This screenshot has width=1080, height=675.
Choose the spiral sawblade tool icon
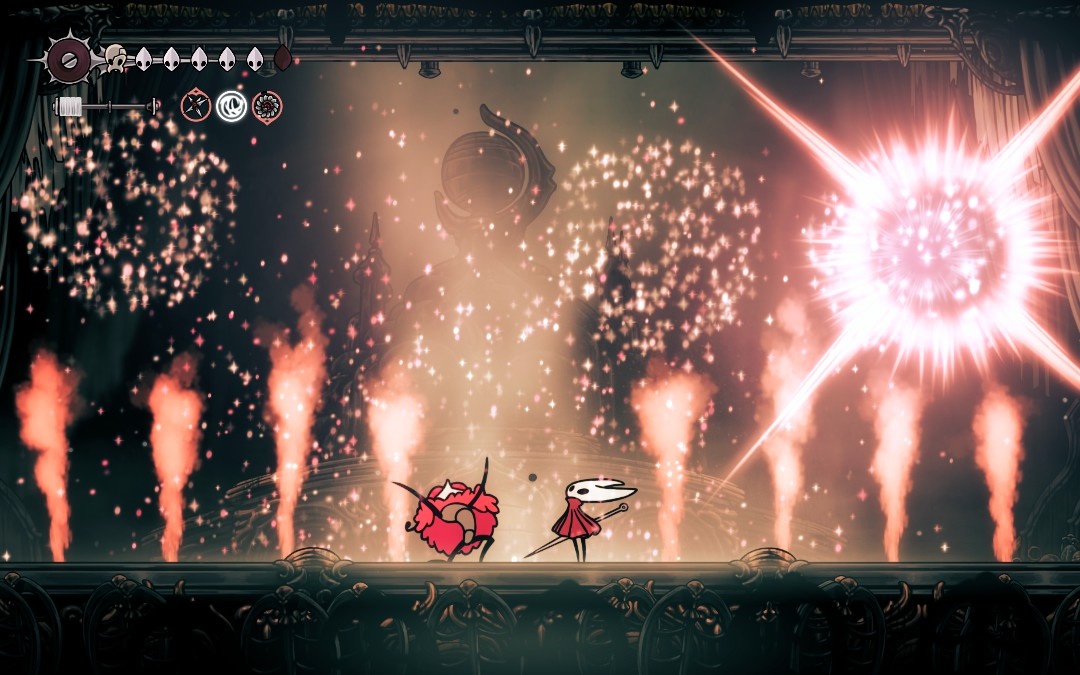[x=267, y=105]
